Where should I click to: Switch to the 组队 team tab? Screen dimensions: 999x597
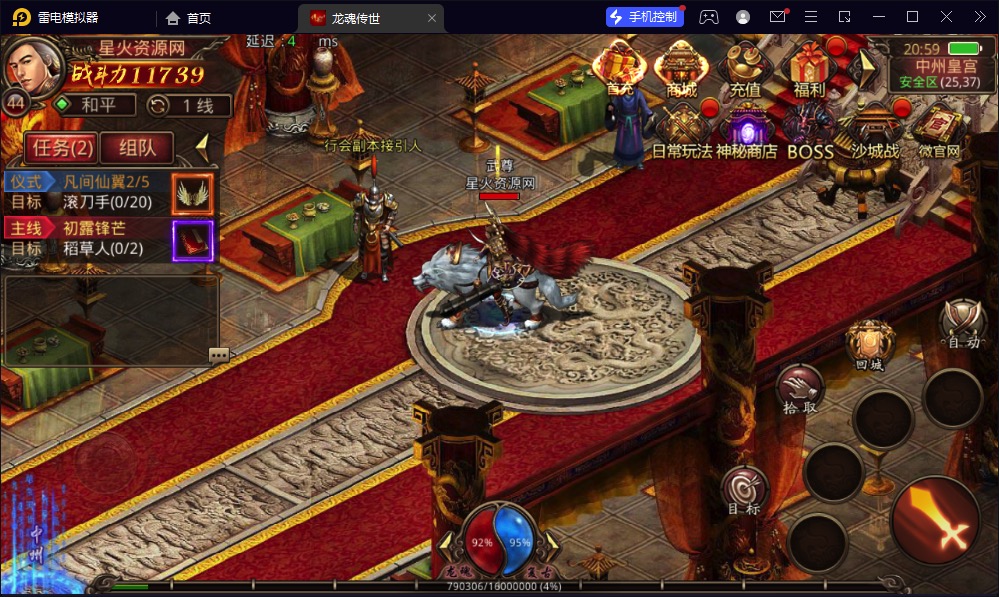[x=137, y=148]
